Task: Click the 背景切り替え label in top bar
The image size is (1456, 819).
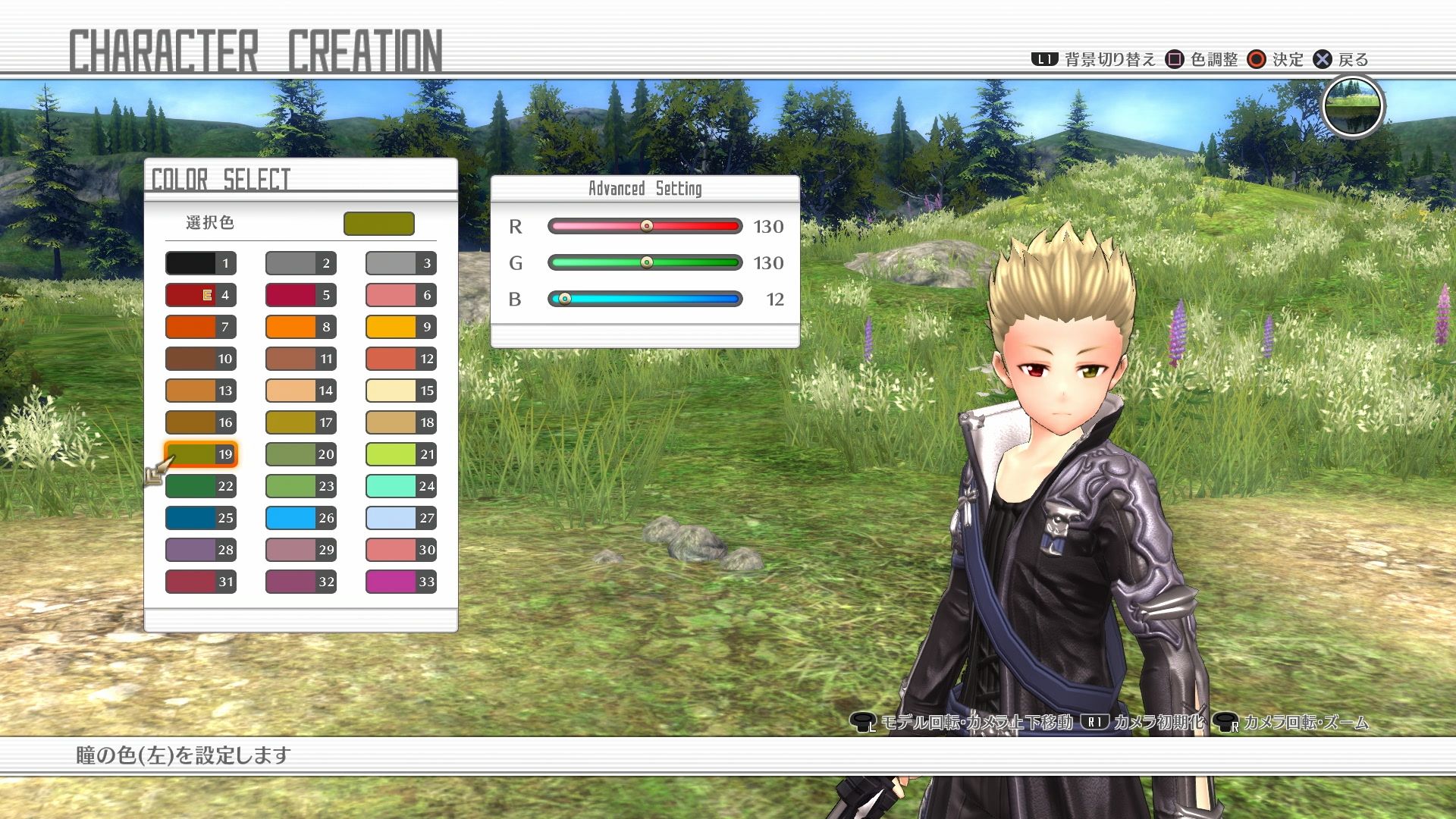Action: point(1109,59)
